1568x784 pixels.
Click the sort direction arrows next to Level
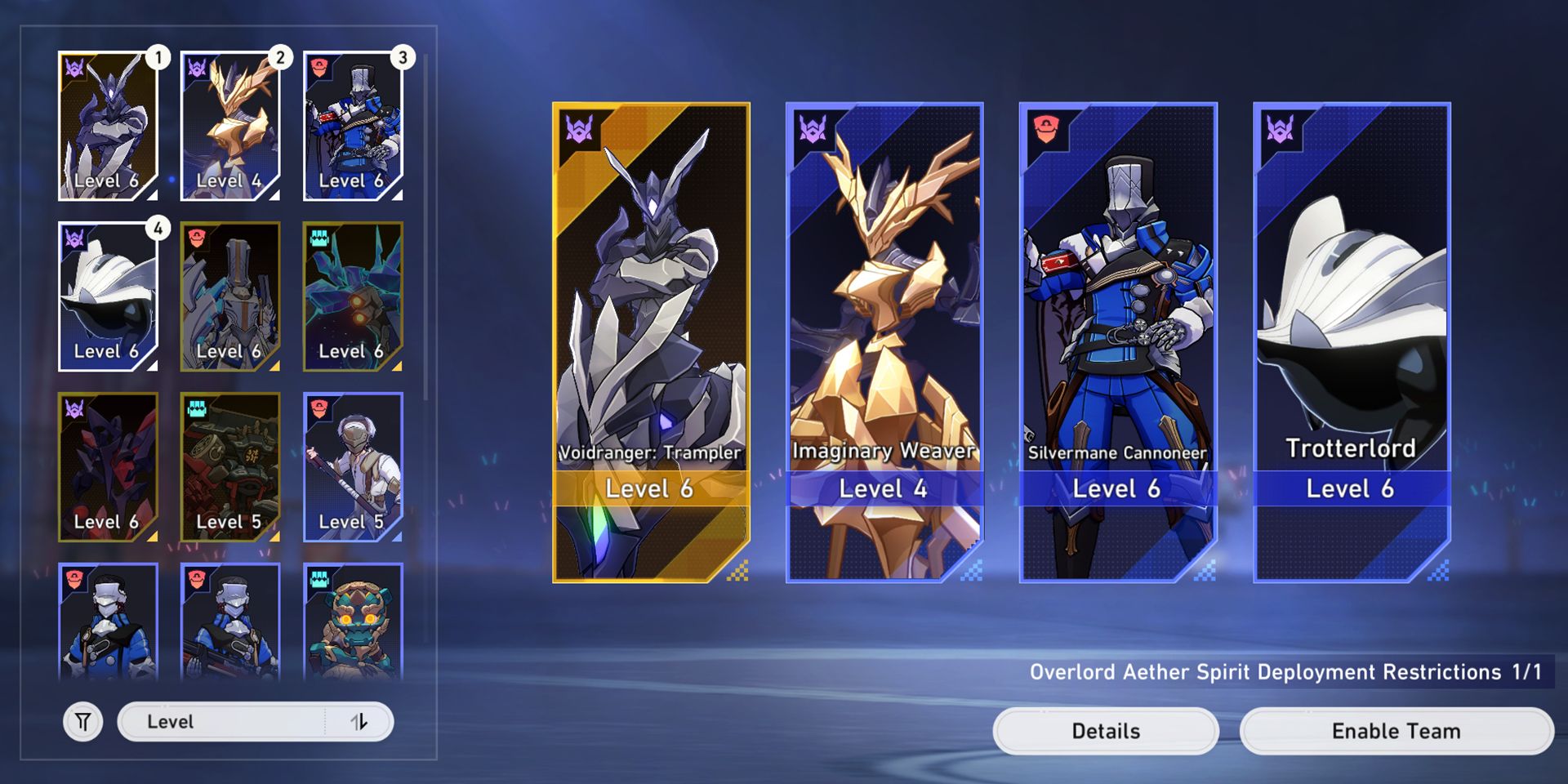coord(359,722)
